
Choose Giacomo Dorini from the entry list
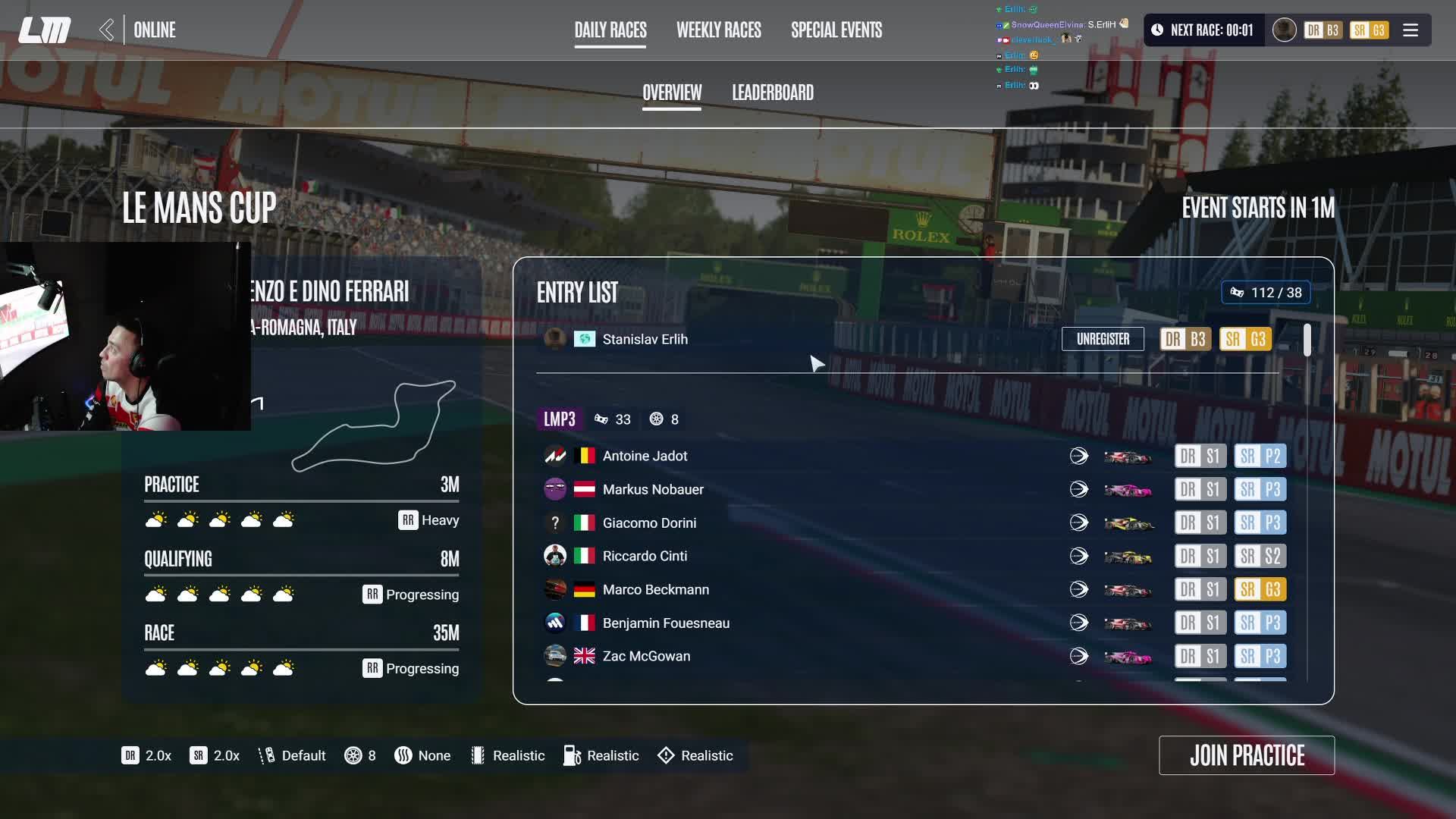(x=649, y=522)
